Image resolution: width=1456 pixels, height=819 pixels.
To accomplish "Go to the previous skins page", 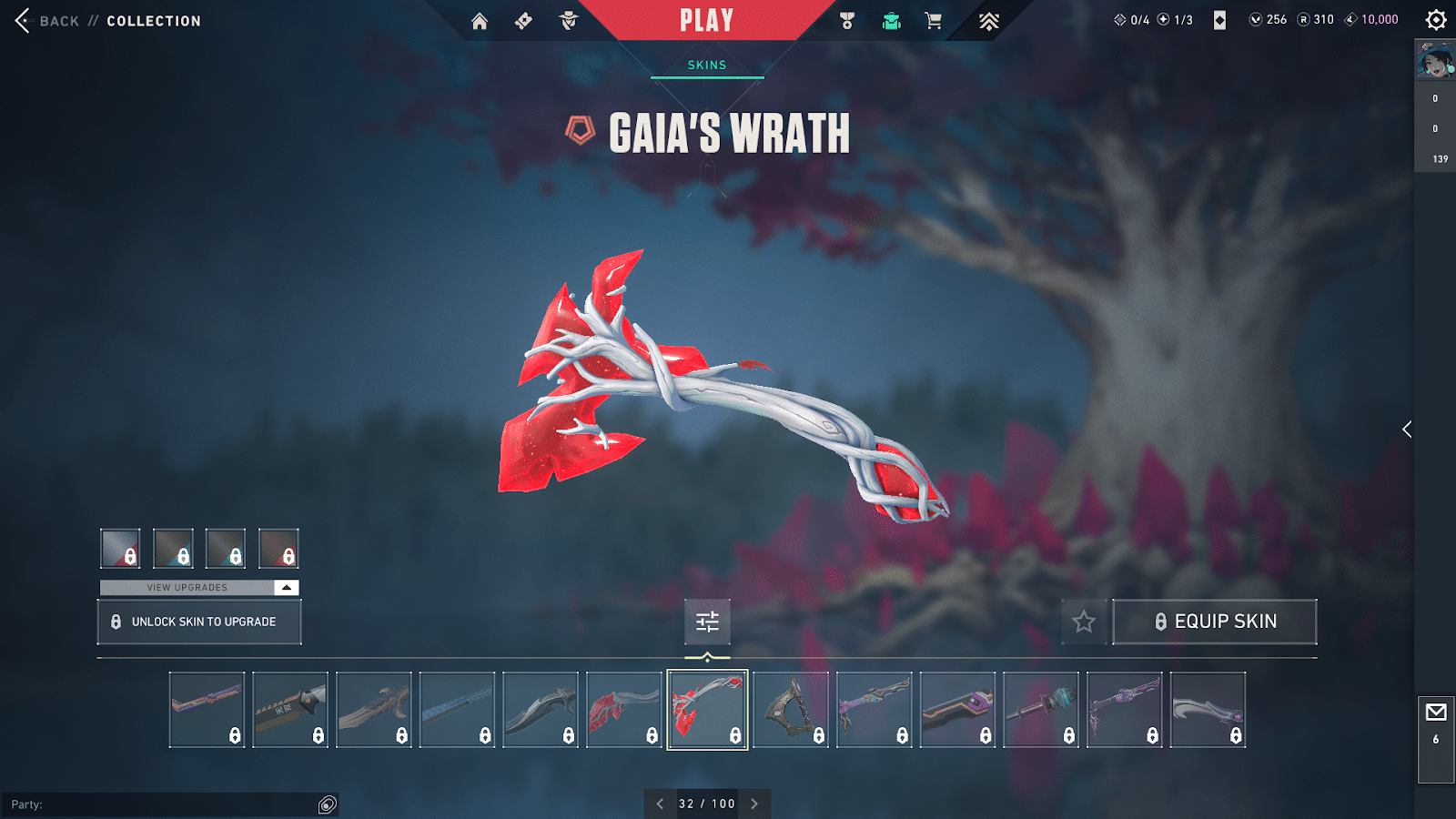I will pyautogui.click(x=660, y=804).
